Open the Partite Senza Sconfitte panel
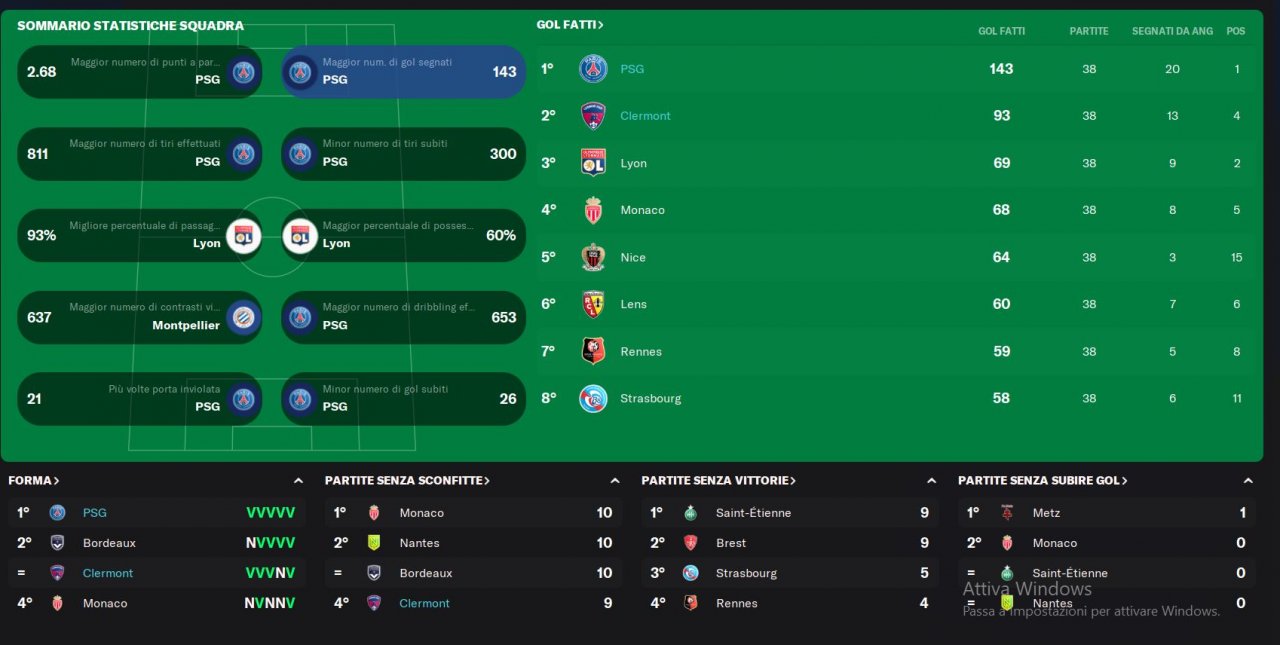Viewport: 1280px width, 645px height. pyautogui.click(x=407, y=481)
